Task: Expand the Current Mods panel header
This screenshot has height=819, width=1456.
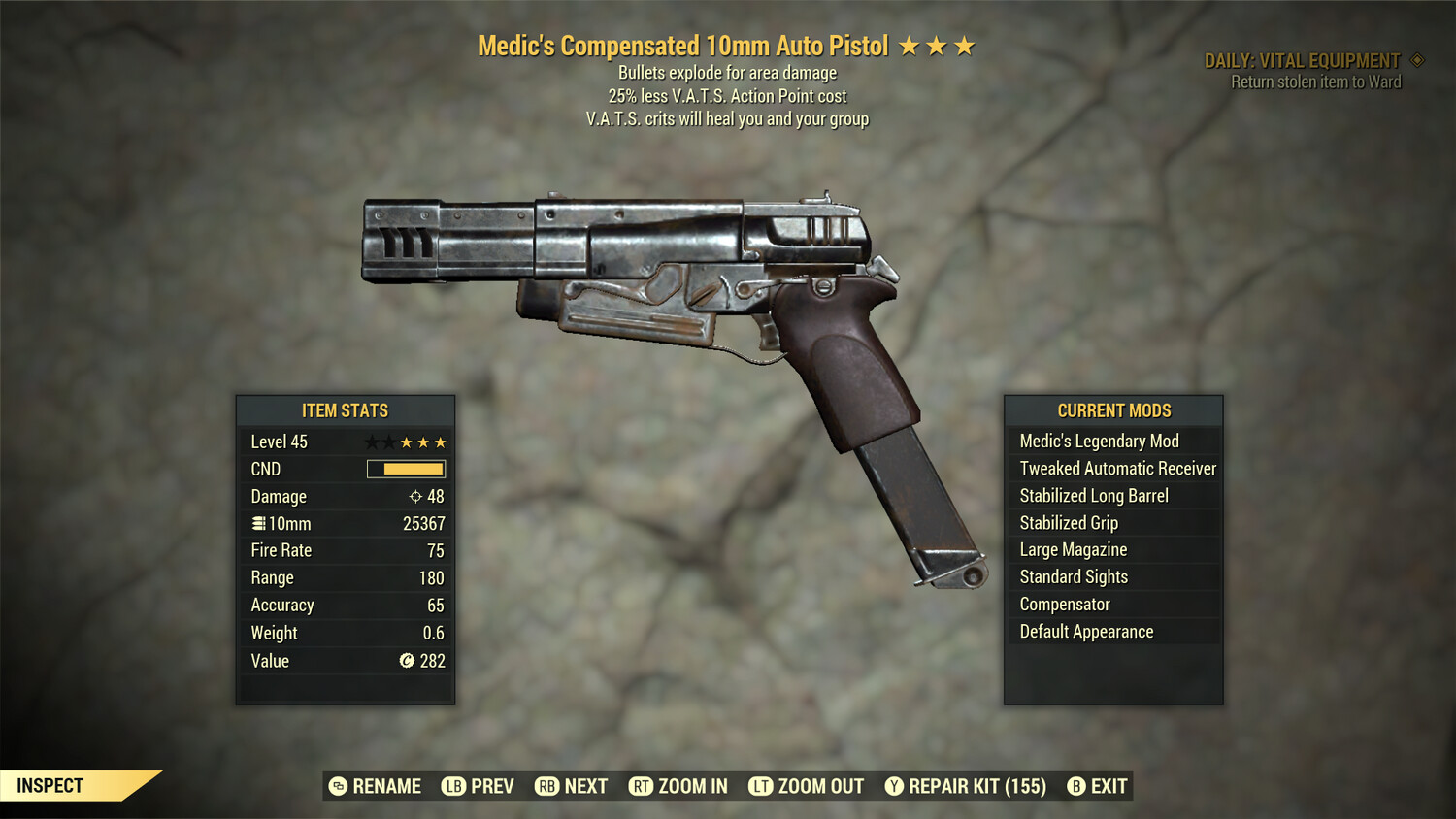Action: (x=1113, y=410)
